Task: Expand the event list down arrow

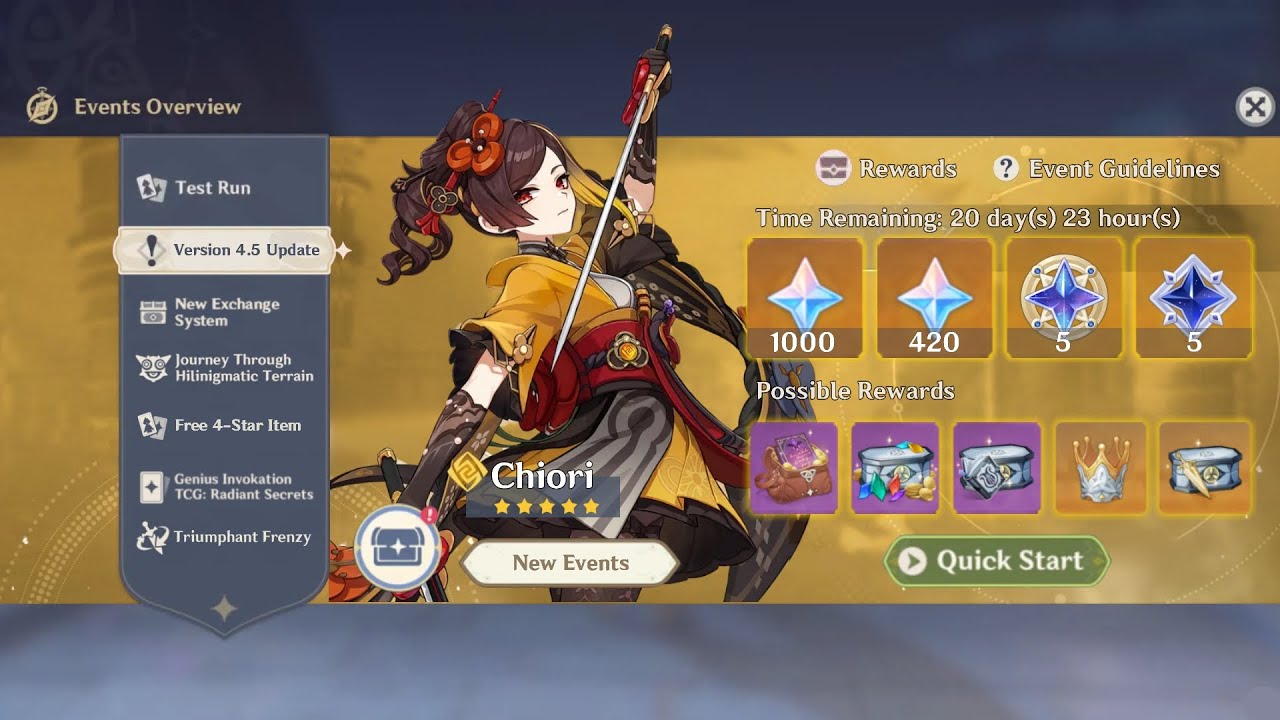Action: [224, 607]
